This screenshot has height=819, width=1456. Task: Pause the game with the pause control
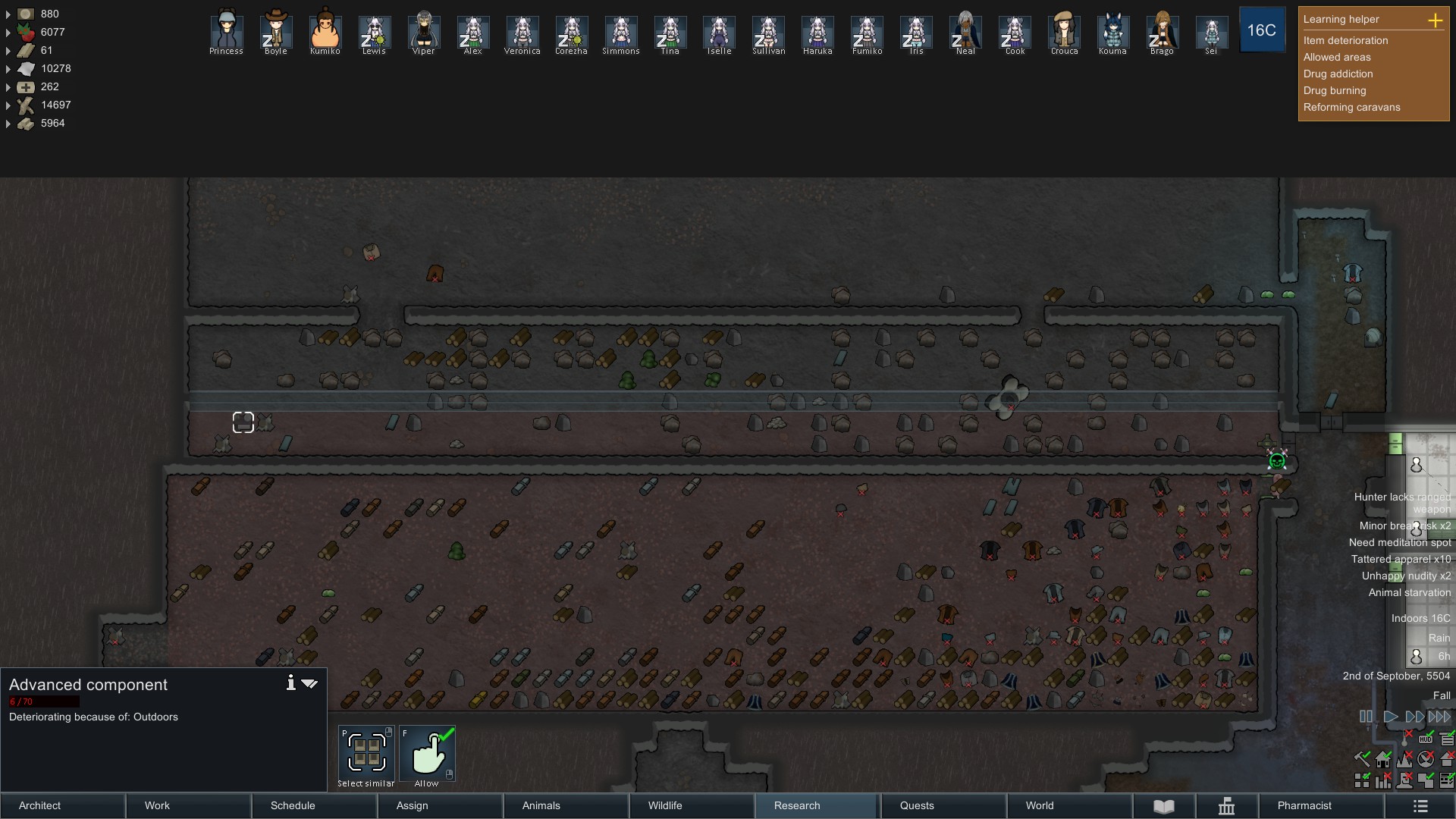pos(1366,717)
